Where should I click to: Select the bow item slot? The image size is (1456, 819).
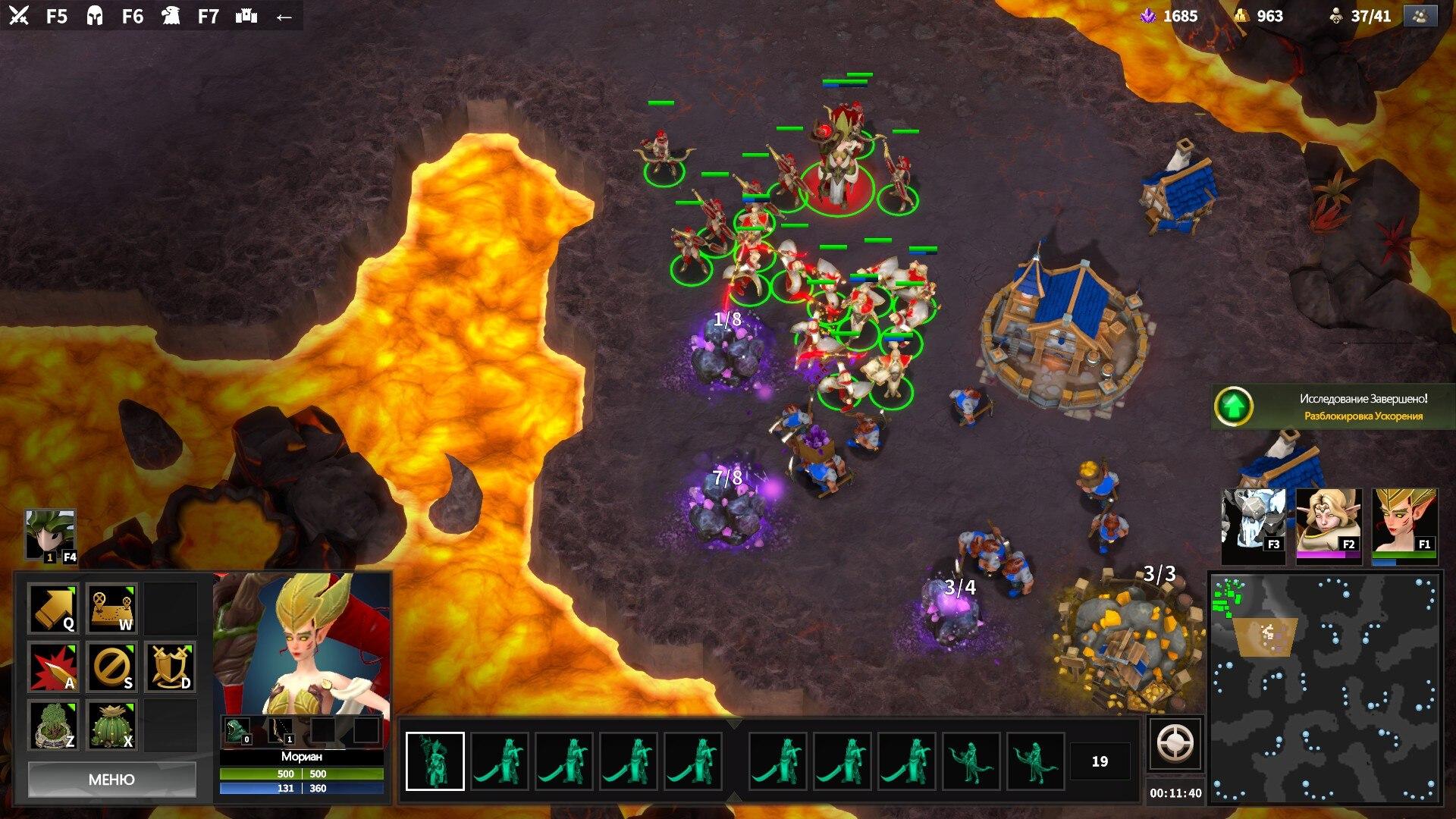[x=280, y=731]
